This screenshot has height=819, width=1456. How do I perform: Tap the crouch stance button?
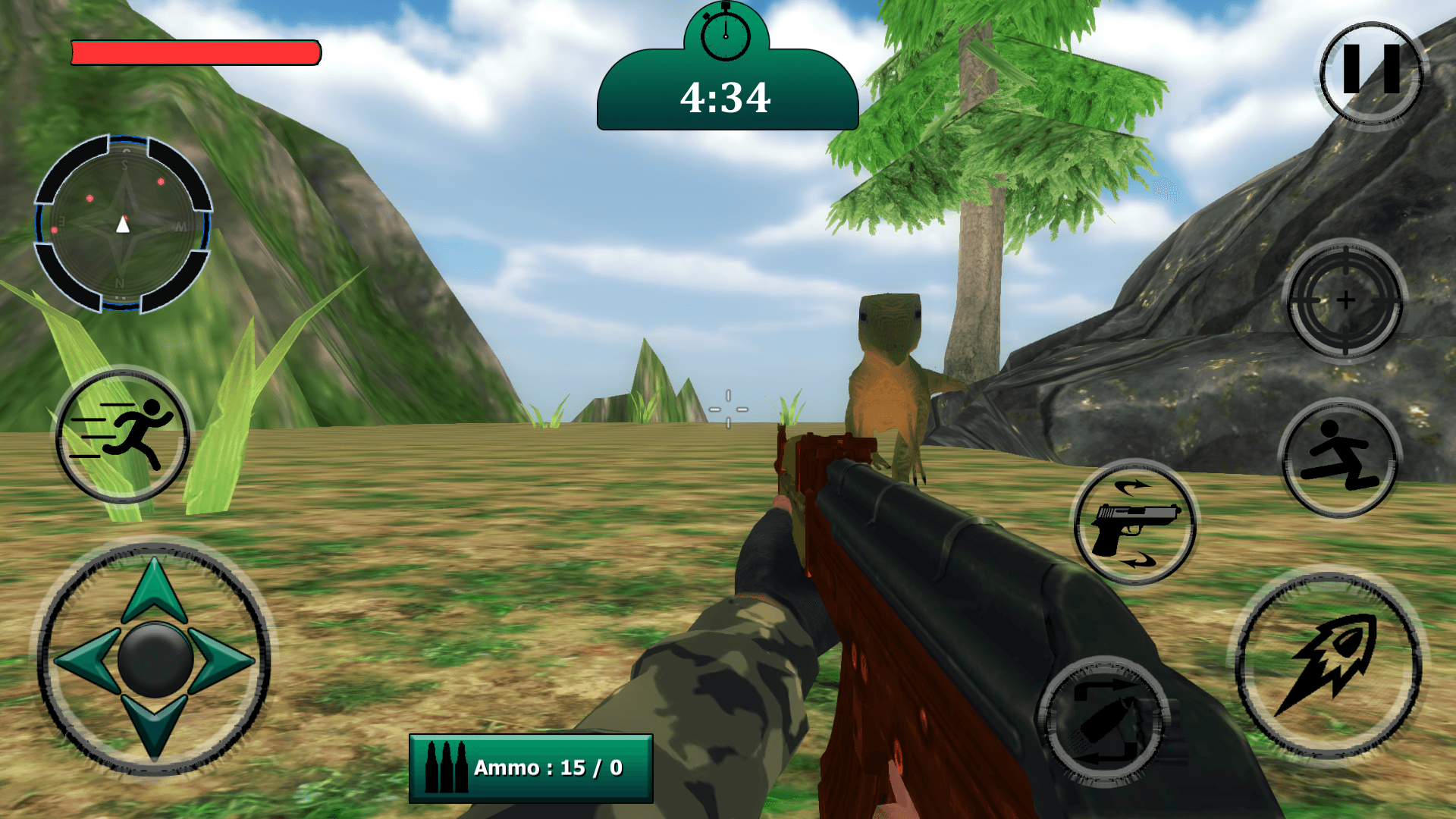pos(1340,458)
